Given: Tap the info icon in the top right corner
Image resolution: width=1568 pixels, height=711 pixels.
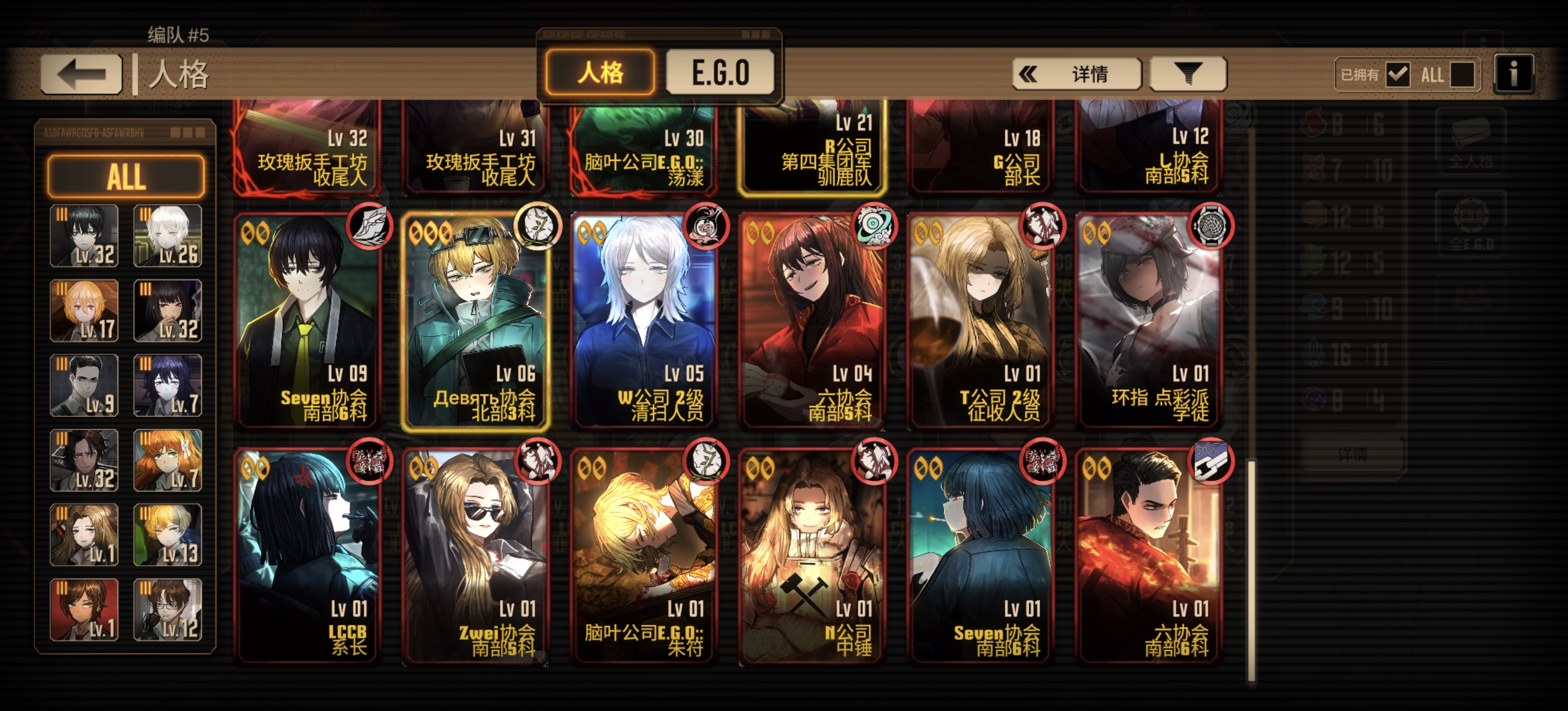Looking at the screenshot, I should click(1514, 73).
